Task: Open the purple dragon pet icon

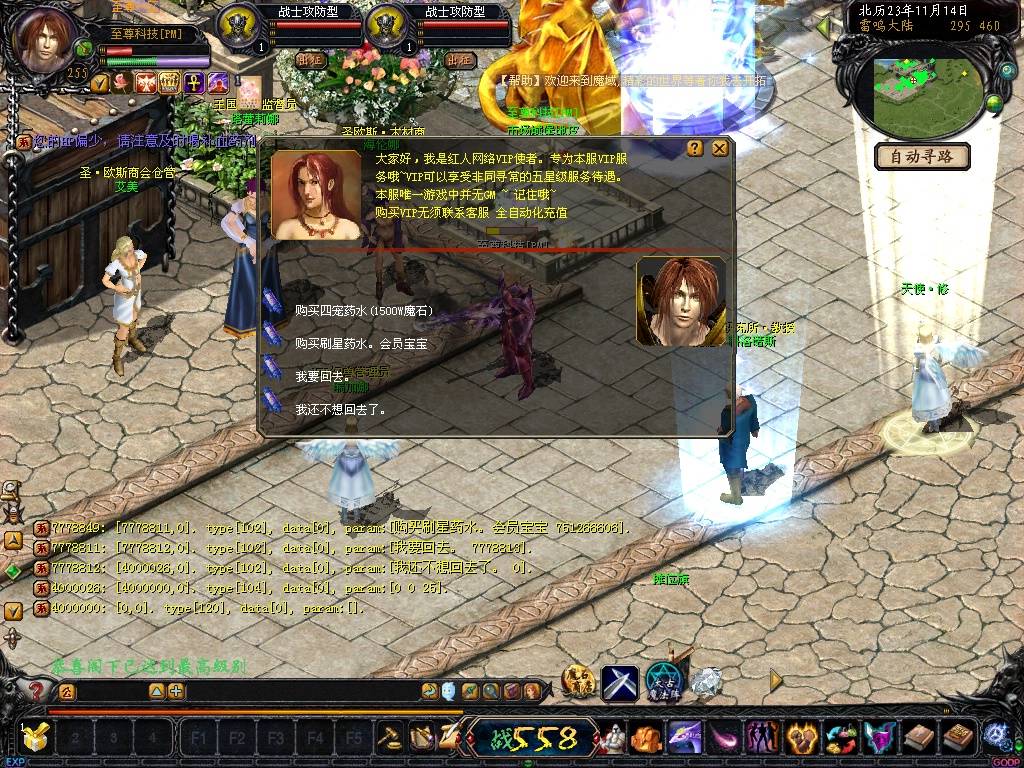Action: tap(683, 738)
